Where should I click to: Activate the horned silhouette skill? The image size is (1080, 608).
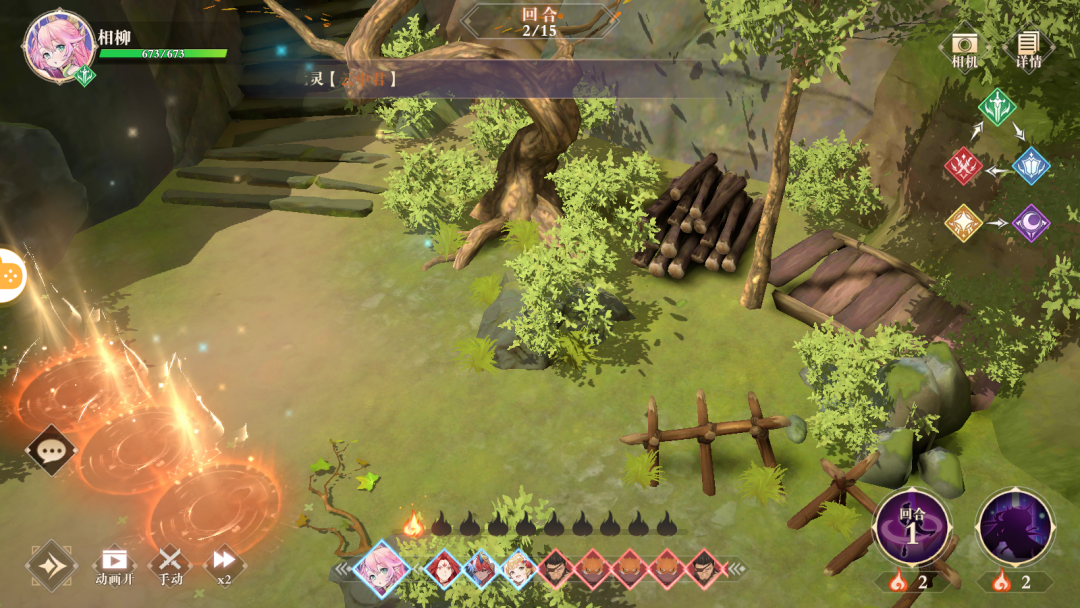(x=1015, y=527)
